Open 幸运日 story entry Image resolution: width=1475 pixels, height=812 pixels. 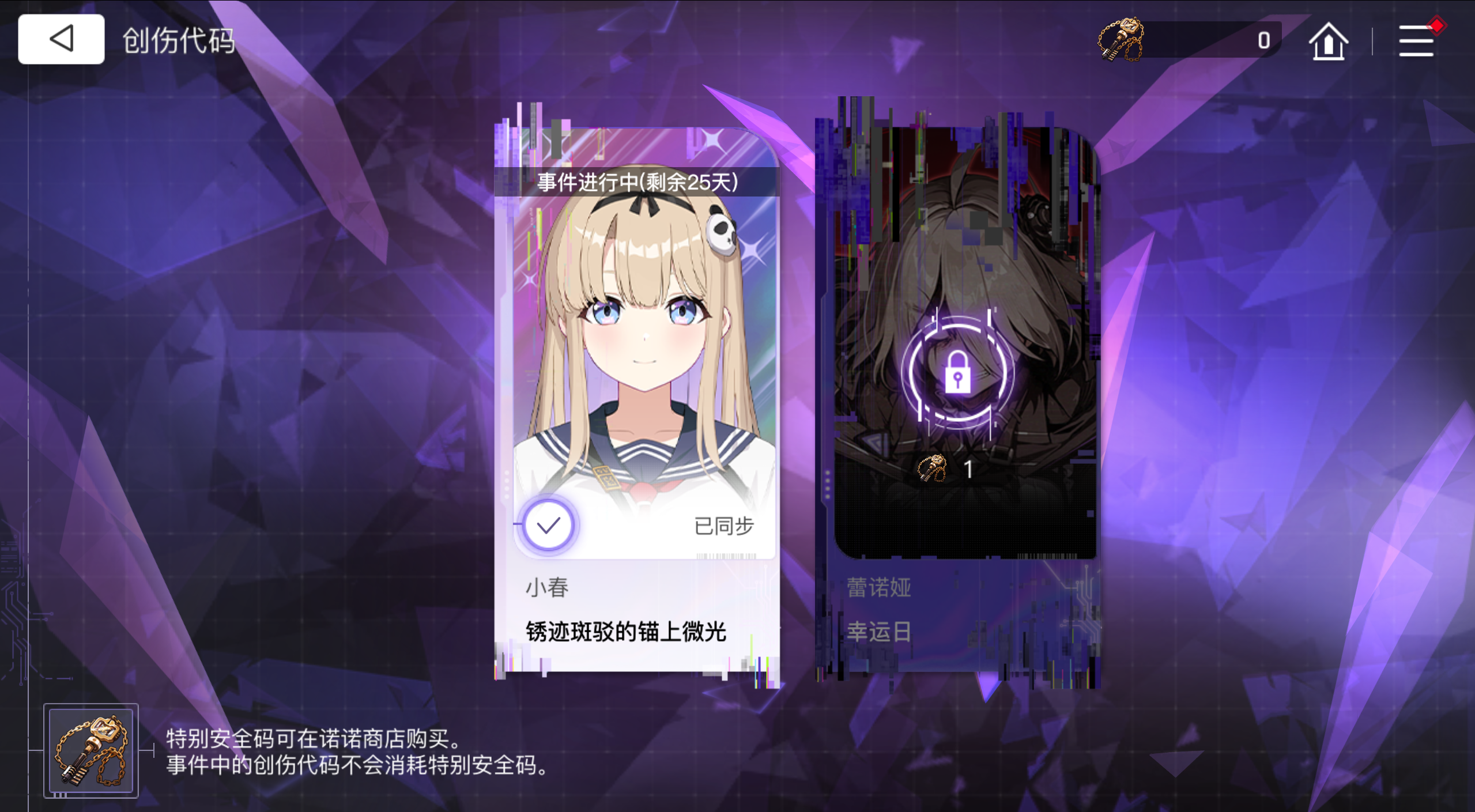tap(880, 633)
